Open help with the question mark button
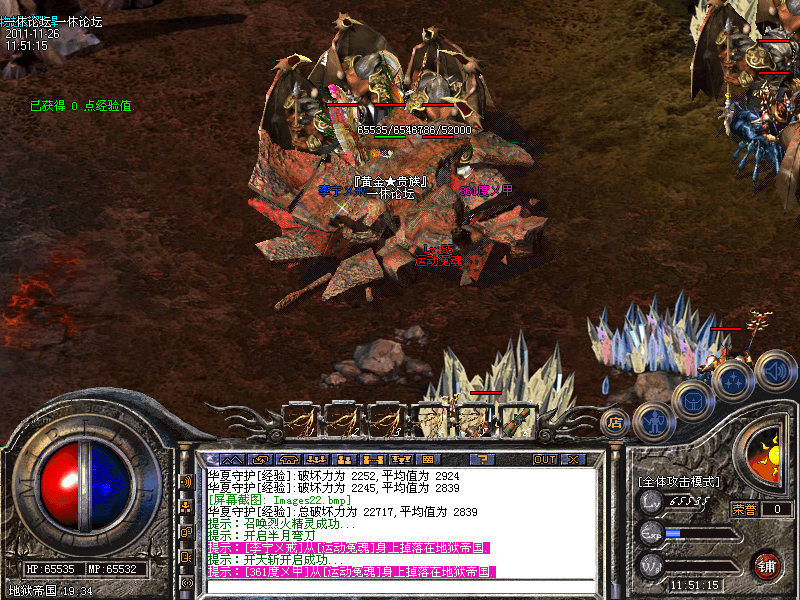Viewport: 800px width, 600px height. pos(481,459)
